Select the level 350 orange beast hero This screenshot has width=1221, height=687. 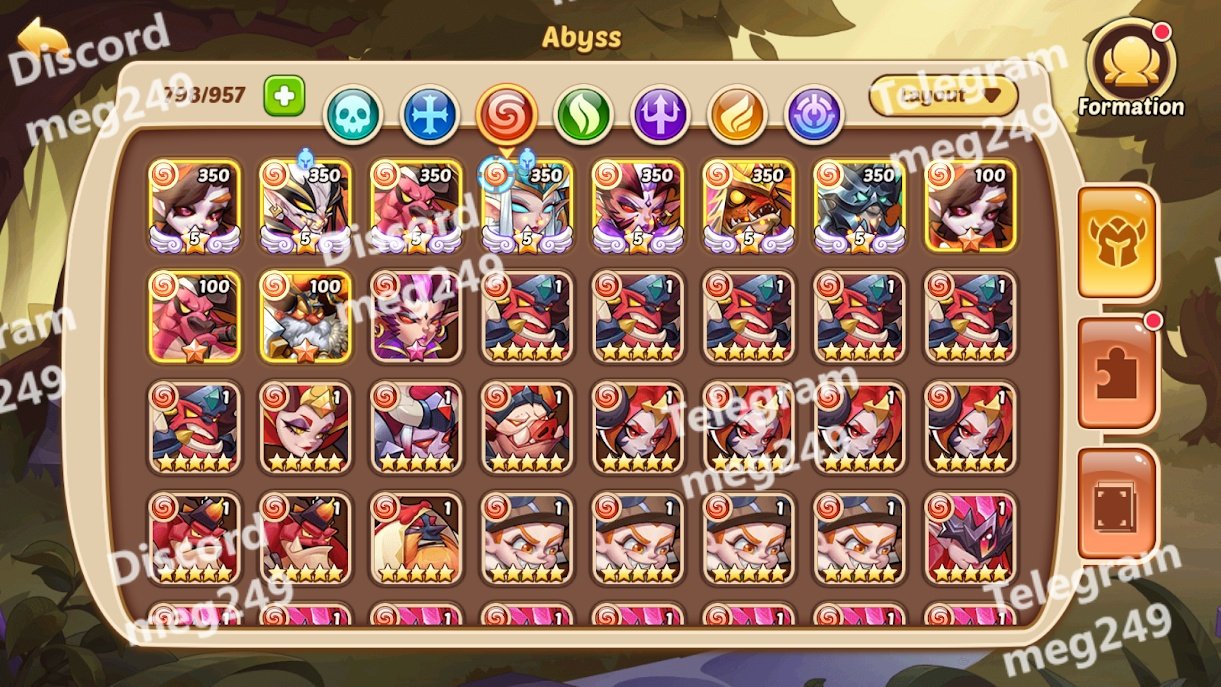click(748, 206)
